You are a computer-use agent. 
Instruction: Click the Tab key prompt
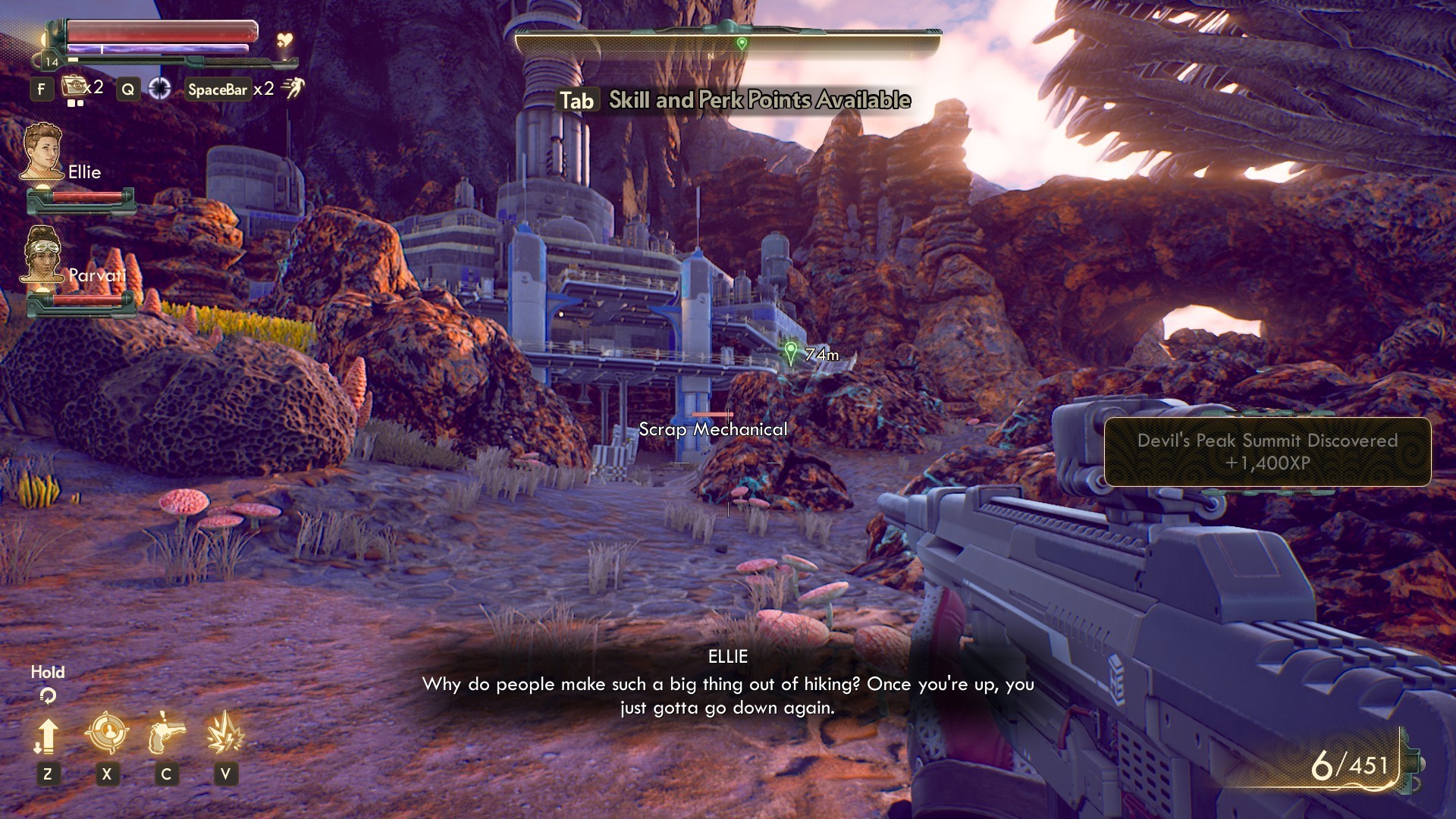coord(579,100)
